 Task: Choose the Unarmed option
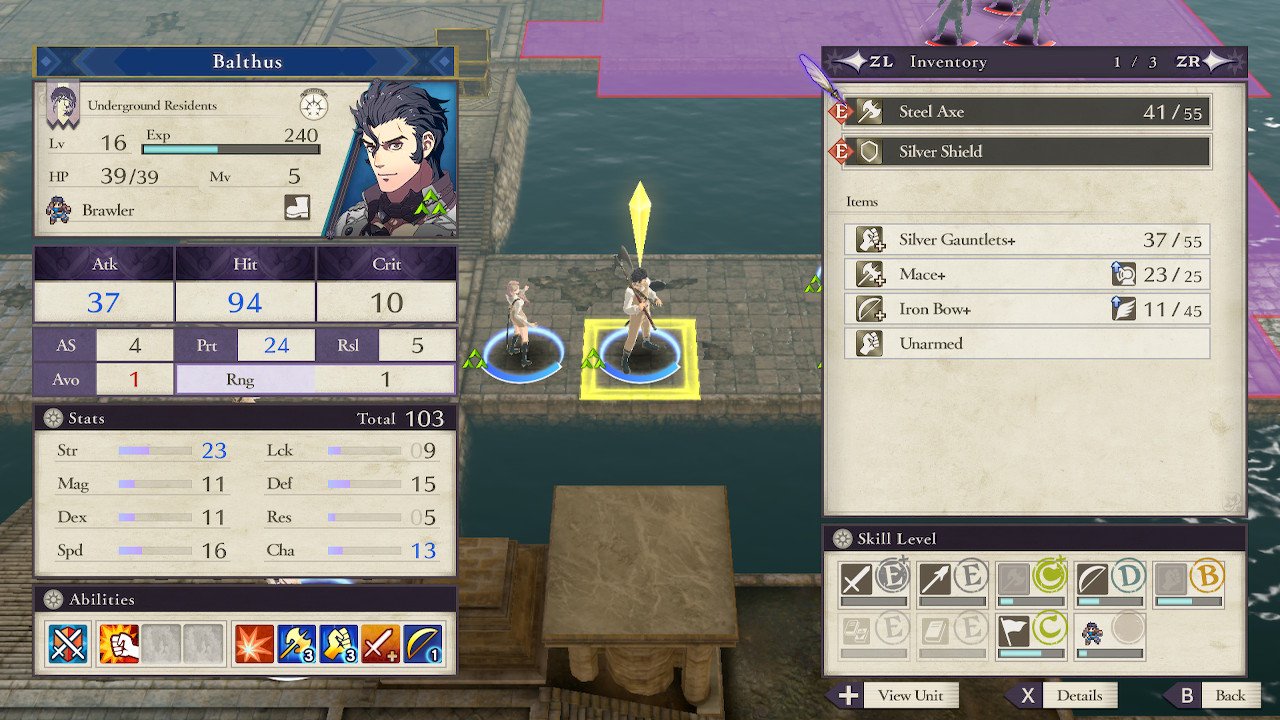click(1027, 343)
